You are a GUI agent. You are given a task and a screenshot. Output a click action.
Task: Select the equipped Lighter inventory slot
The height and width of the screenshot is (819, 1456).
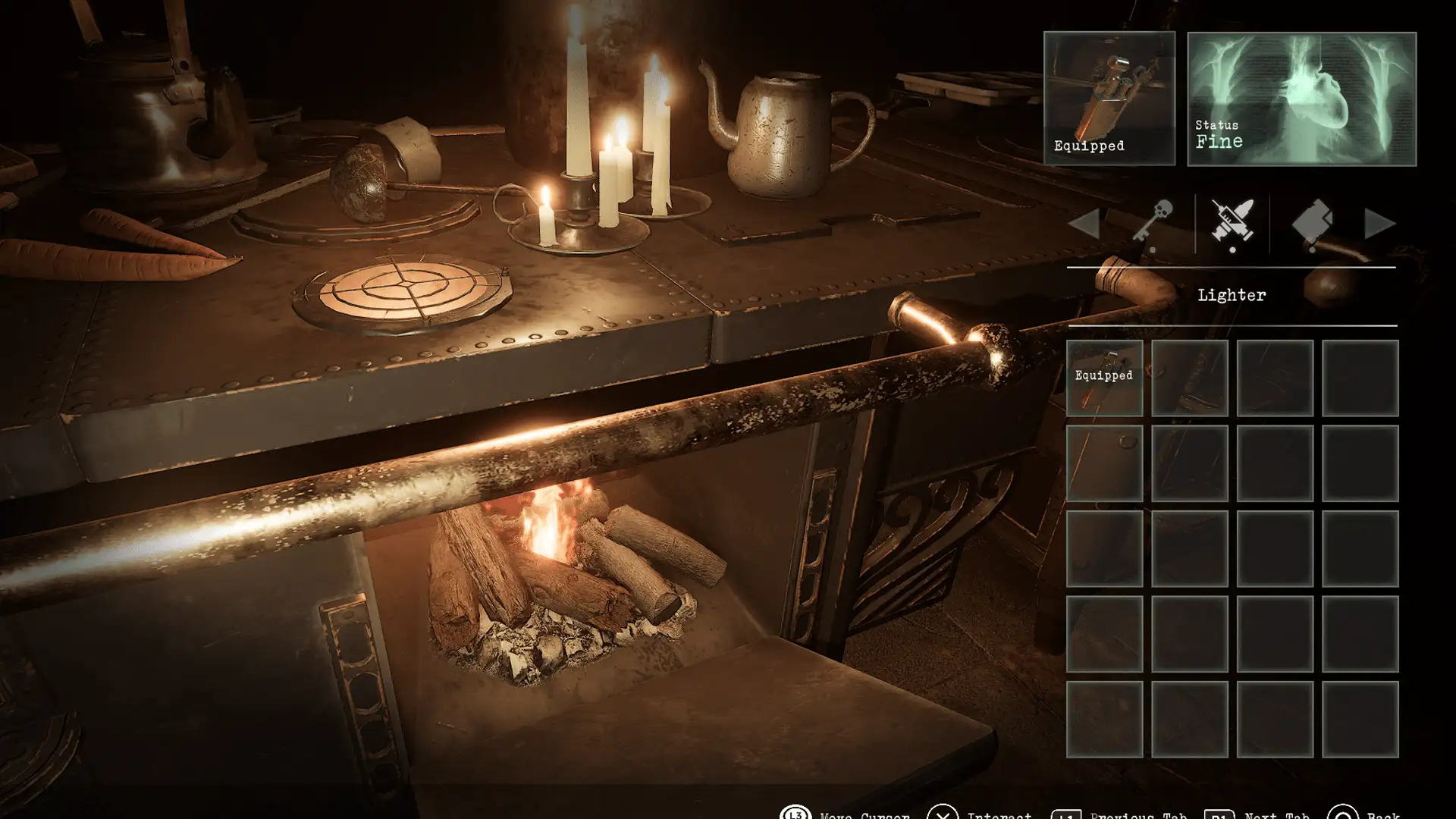1104,378
